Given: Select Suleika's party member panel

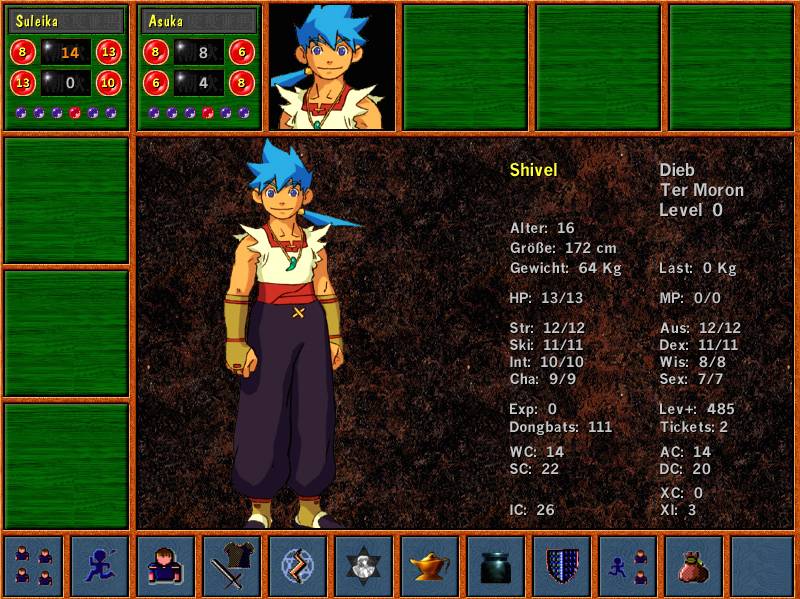Looking at the screenshot, I should click(x=66, y=66).
